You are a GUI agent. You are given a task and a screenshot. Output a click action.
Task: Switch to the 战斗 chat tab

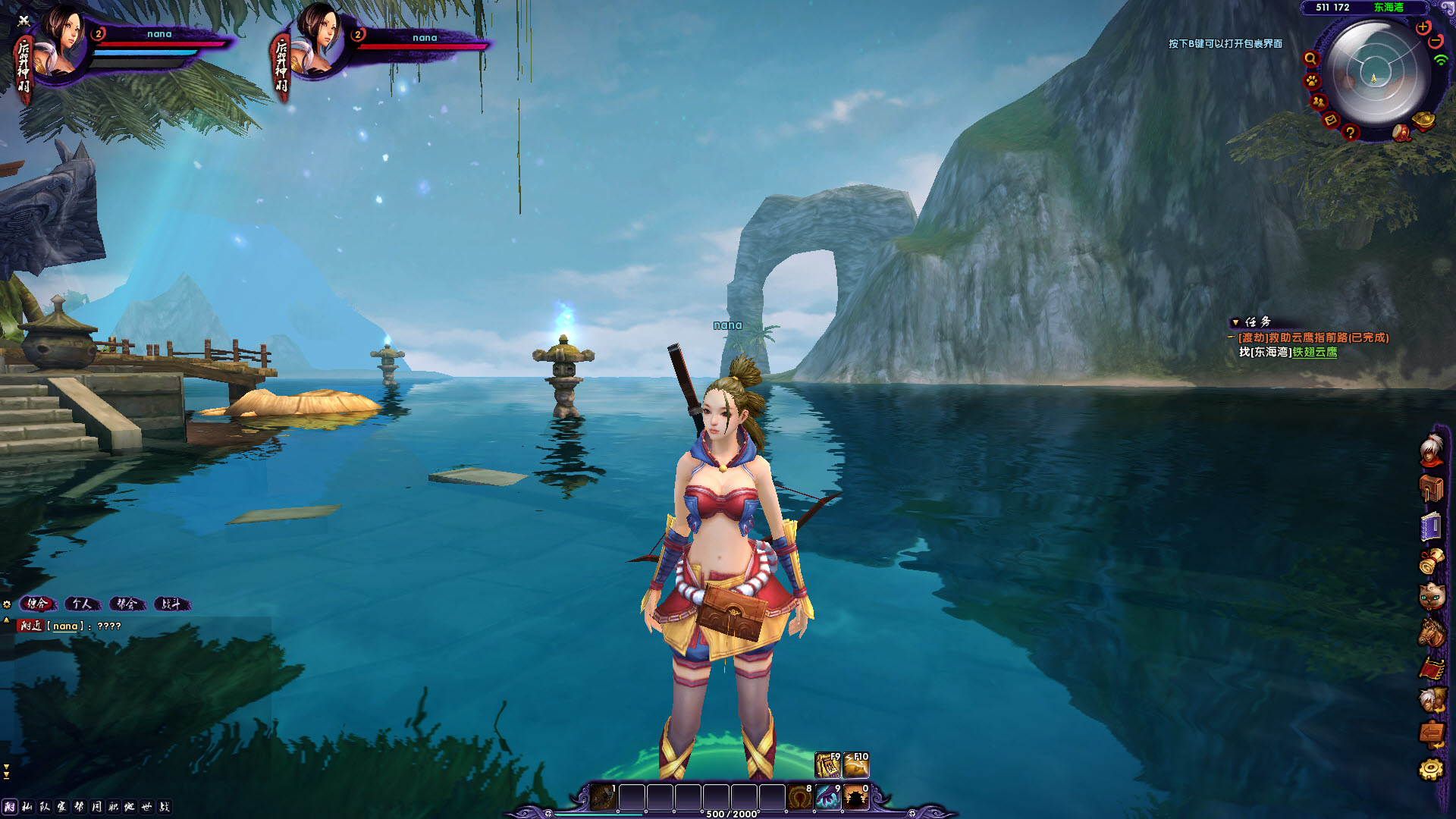171,604
